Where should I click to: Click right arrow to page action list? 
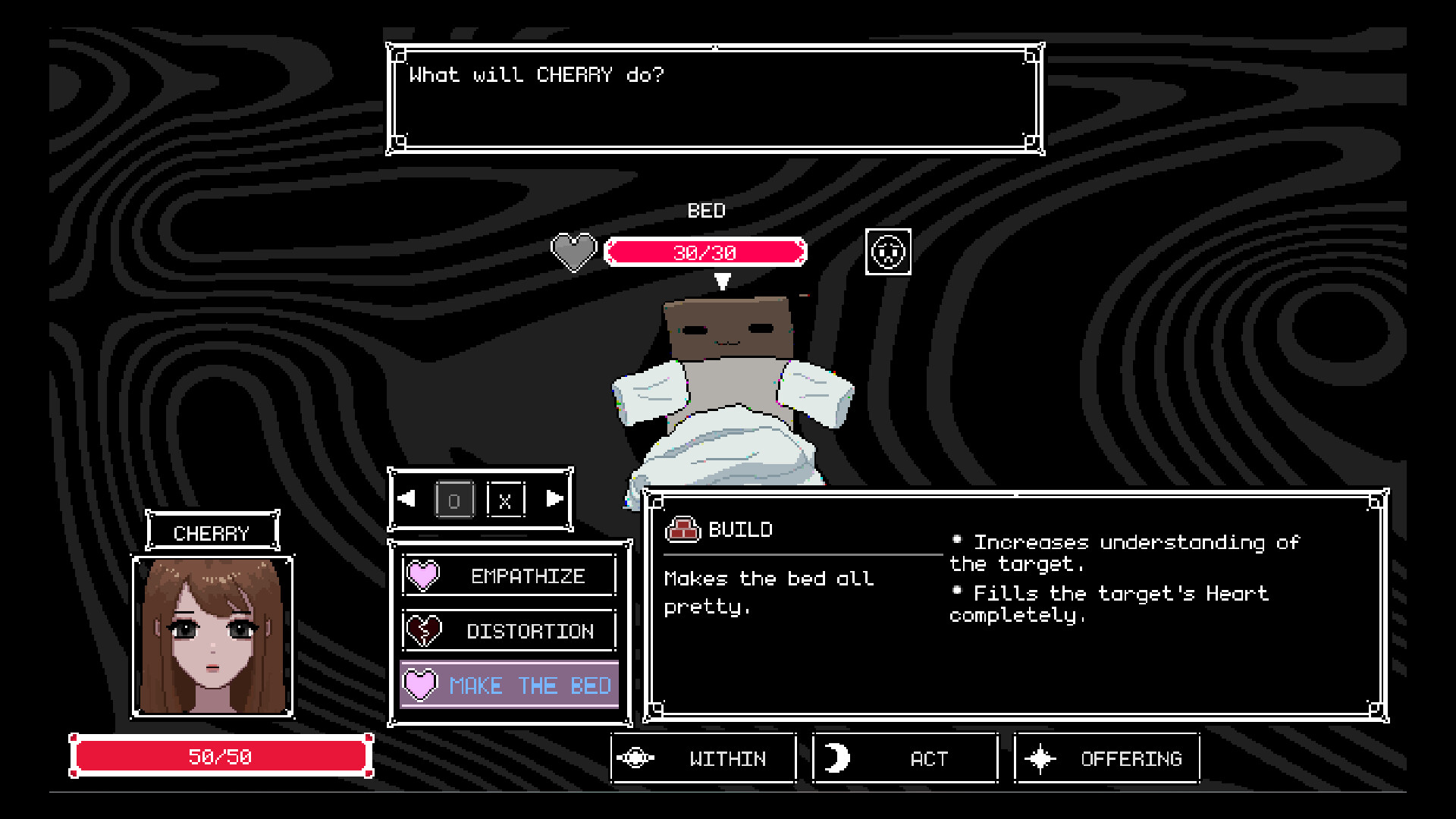coord(554,499)
